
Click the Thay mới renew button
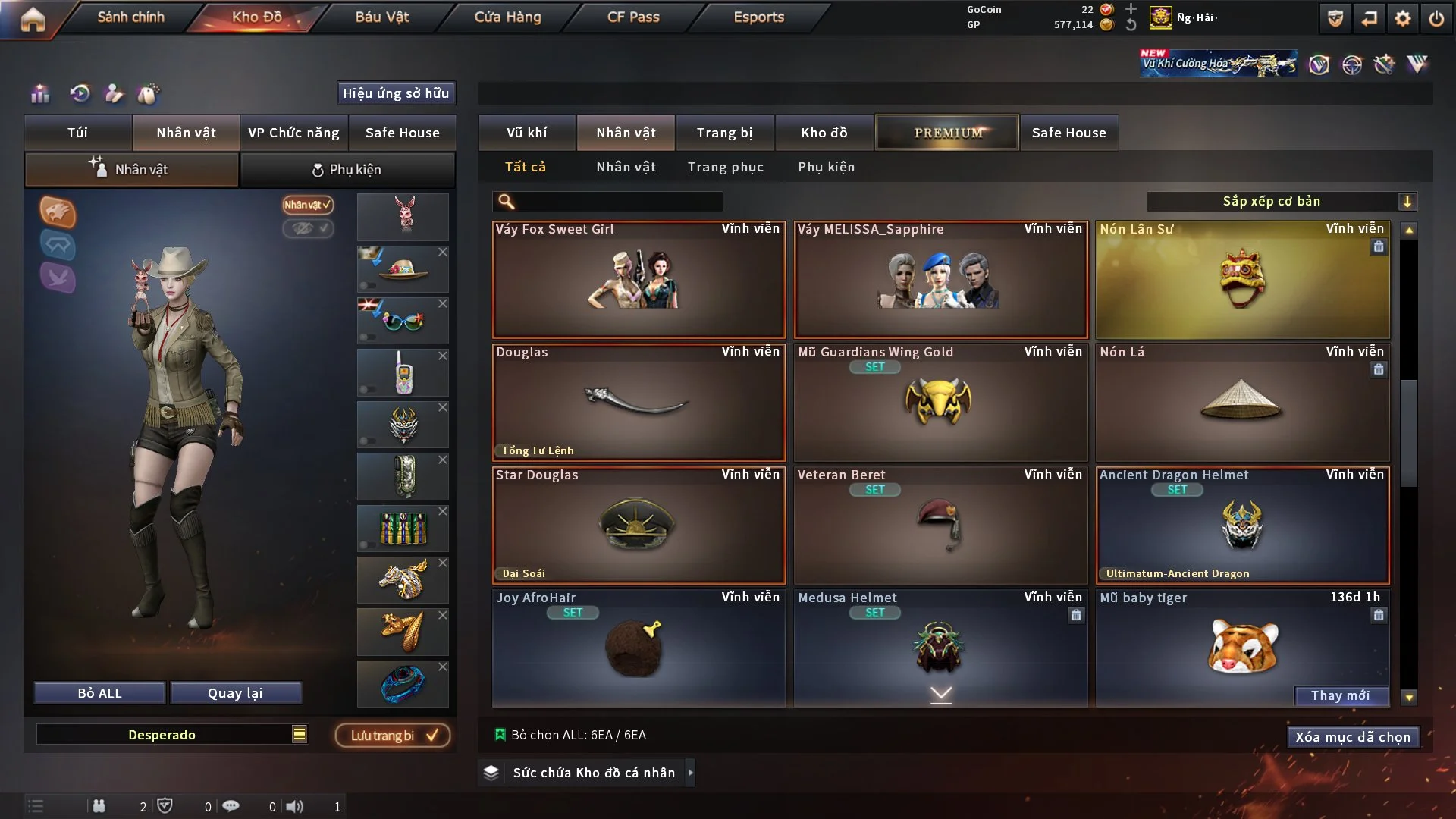click(x=1340, y=695)
